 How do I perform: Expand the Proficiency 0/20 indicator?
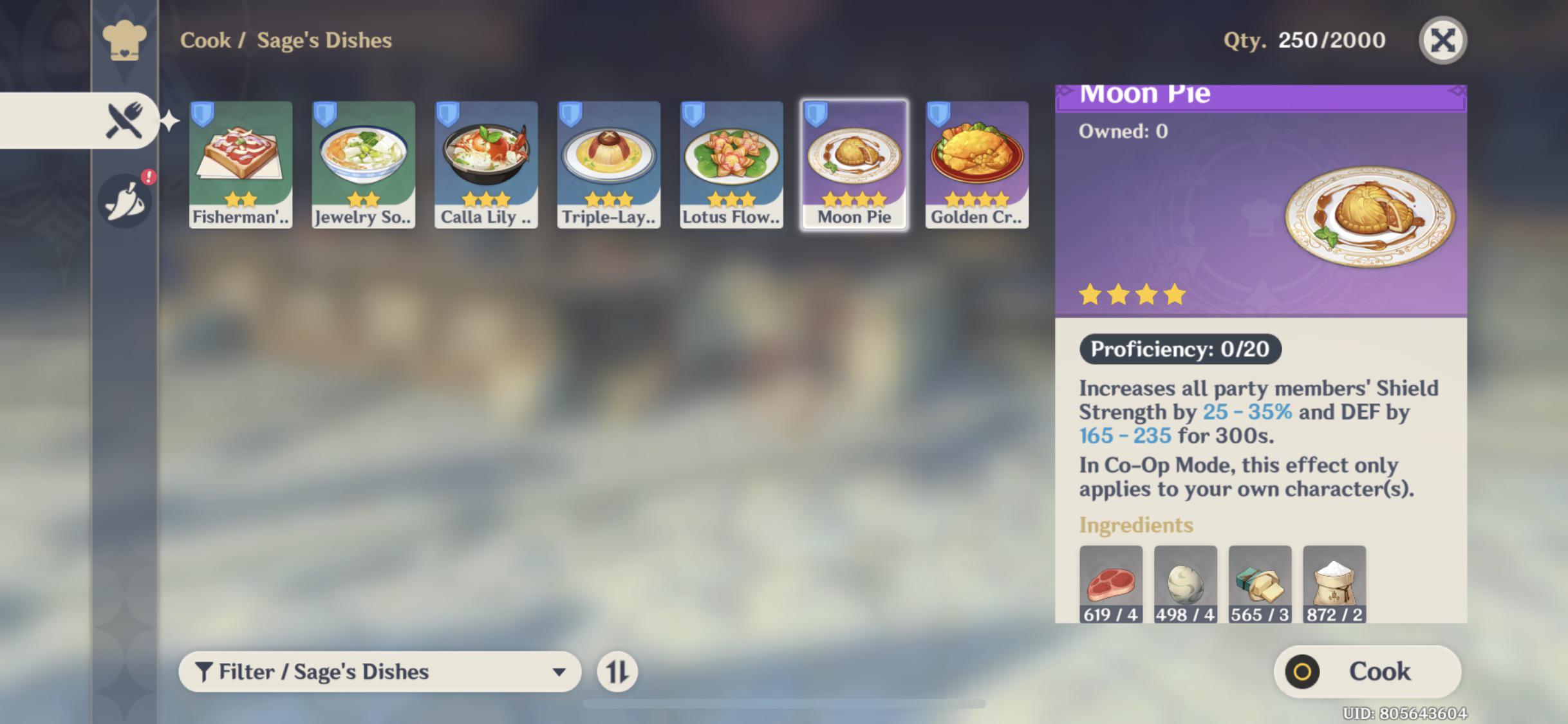1180,349
